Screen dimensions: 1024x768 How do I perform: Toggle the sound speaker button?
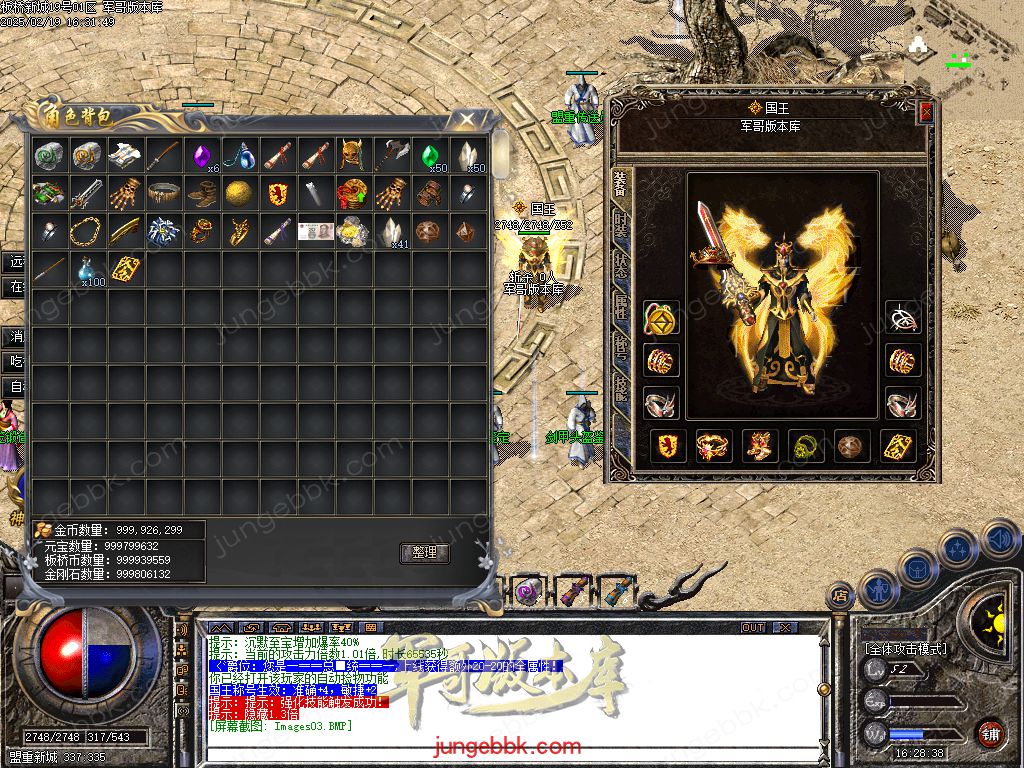1000,539
